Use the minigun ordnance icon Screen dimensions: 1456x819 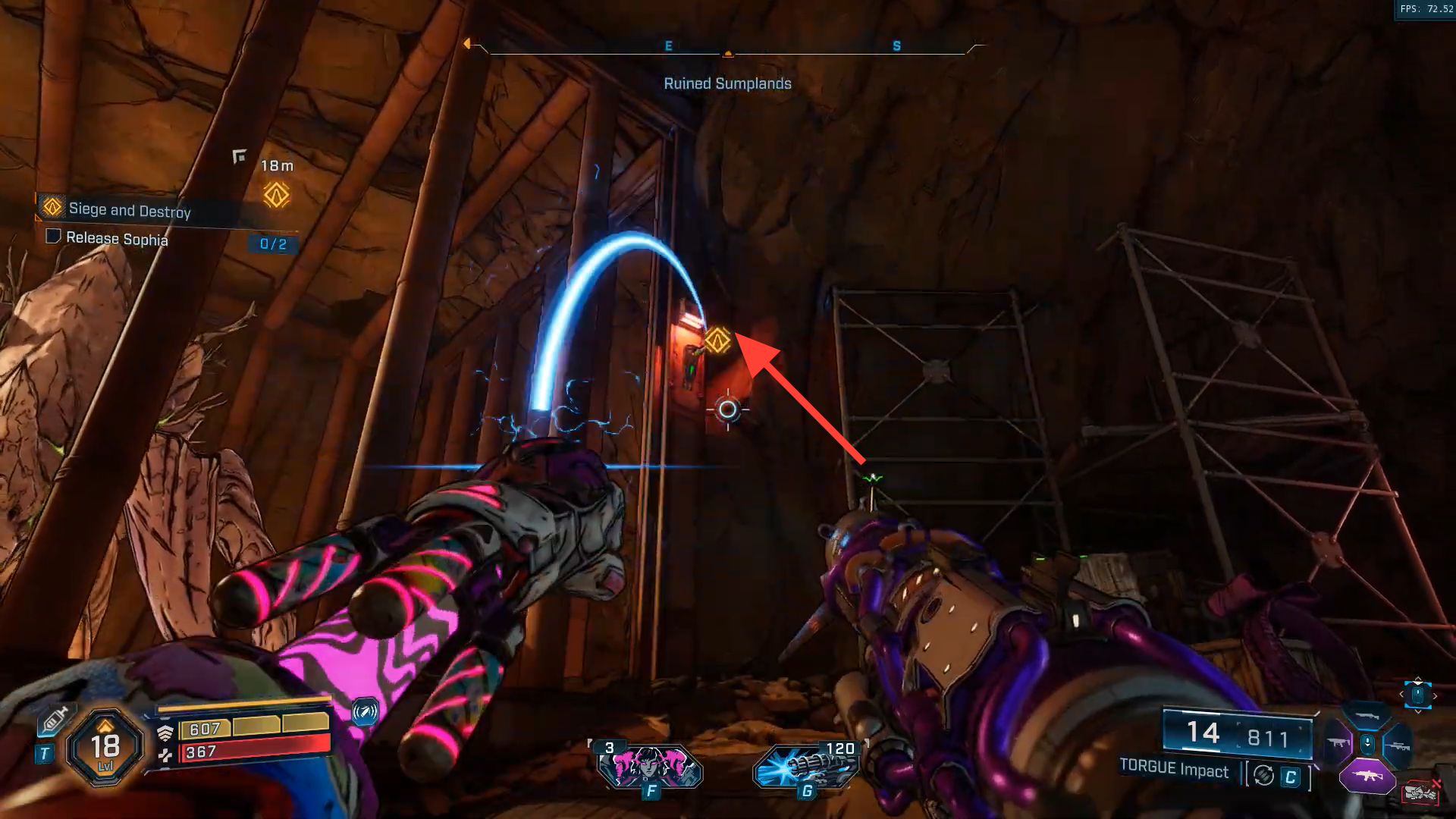806,766
